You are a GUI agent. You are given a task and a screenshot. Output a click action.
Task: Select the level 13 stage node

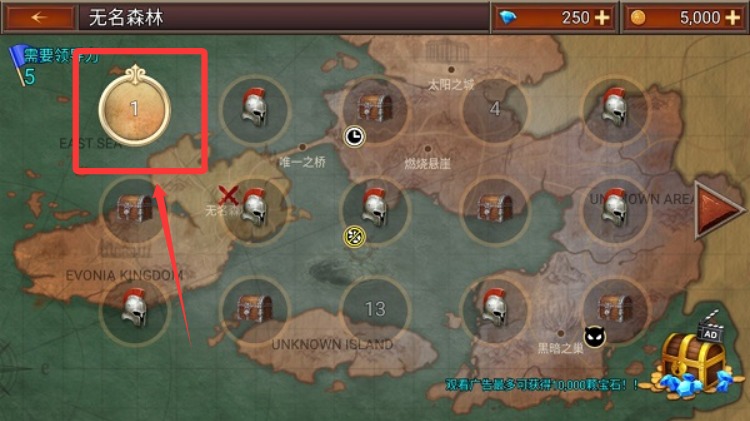point(375,309)
